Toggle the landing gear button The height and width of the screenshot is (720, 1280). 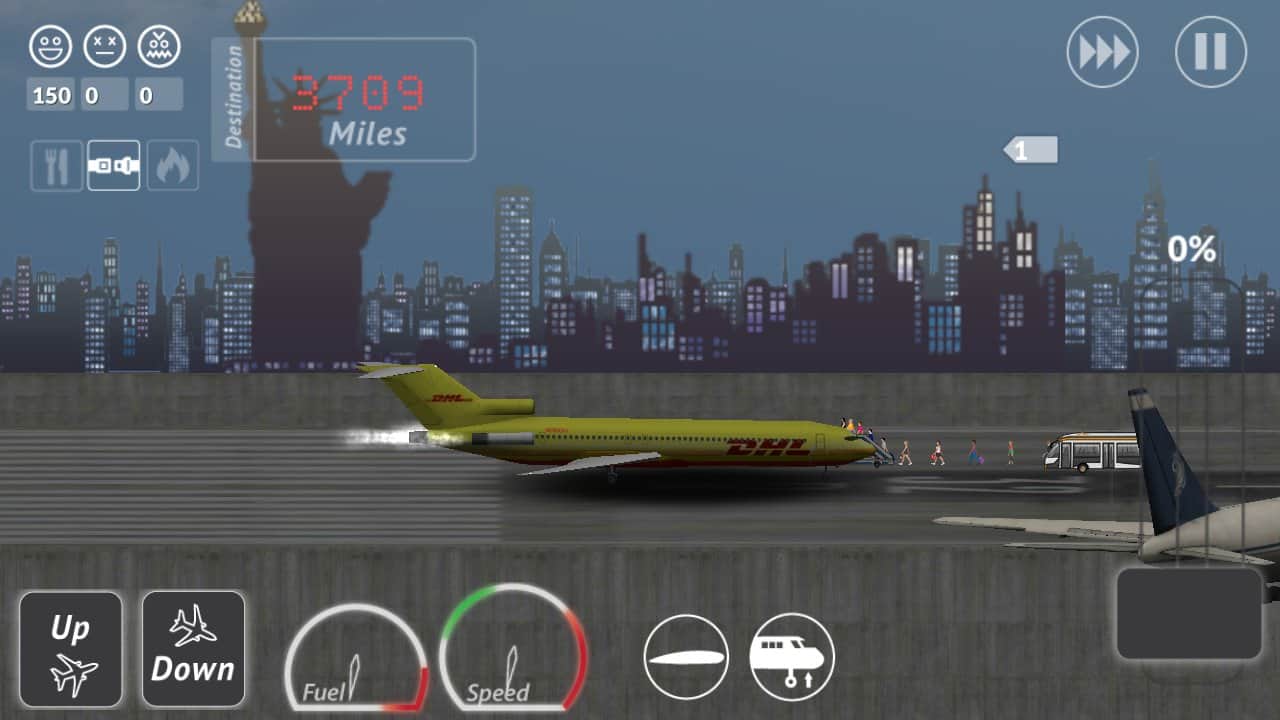click(x=792, y=657)
